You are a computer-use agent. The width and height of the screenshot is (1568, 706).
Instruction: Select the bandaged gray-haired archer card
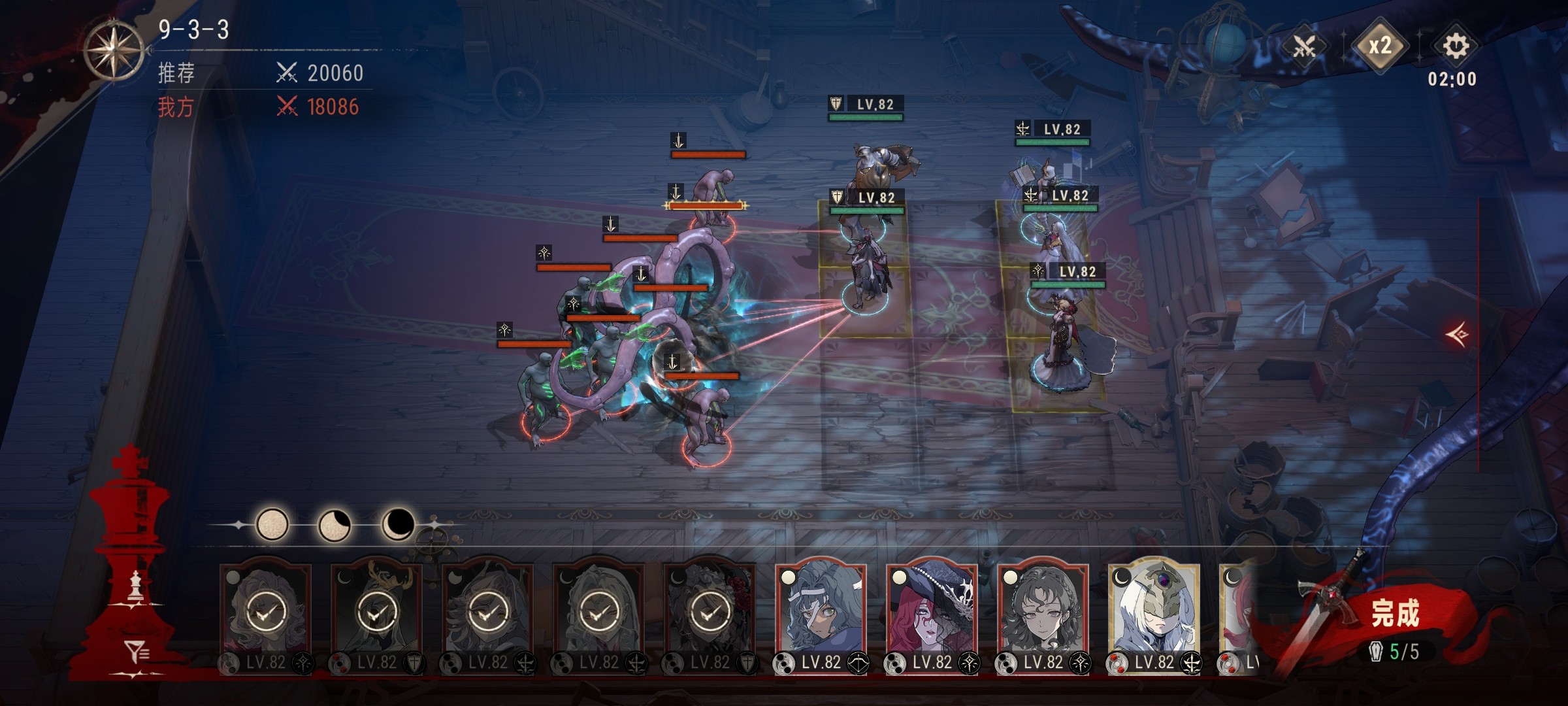coord(821,608)
